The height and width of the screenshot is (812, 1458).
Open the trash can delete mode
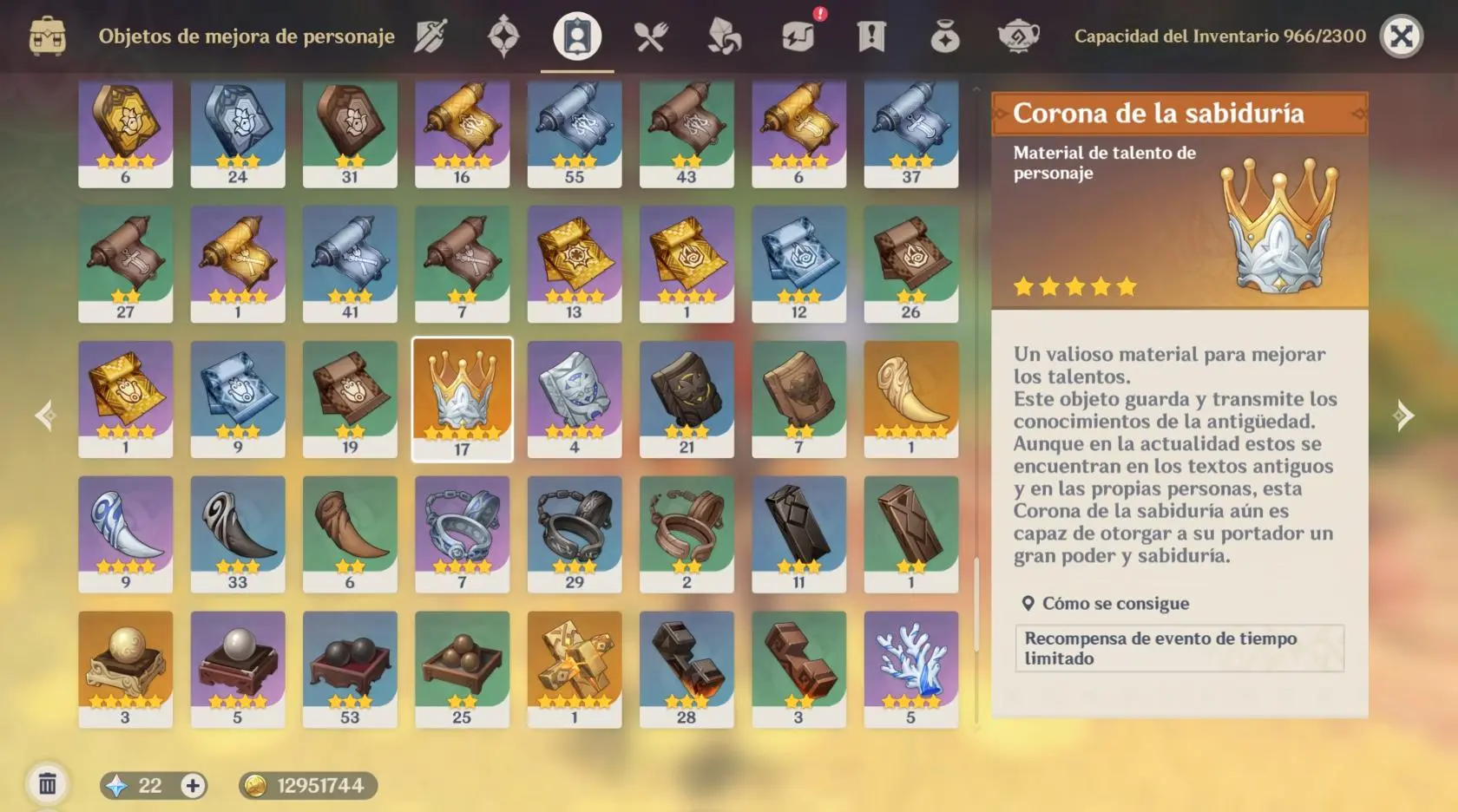(x=48, y=785)
